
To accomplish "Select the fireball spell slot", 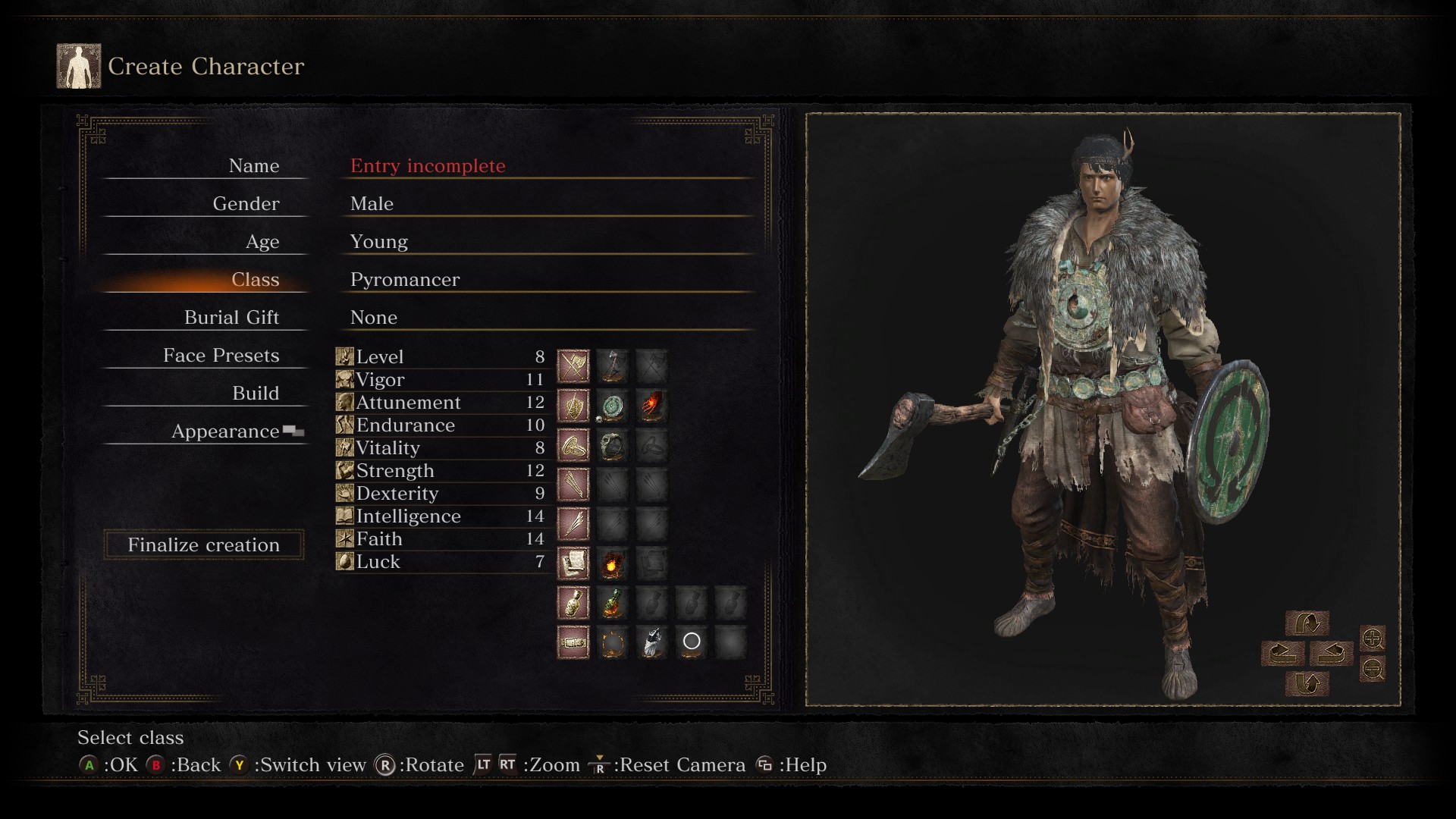I will click(x=613, y=563).
